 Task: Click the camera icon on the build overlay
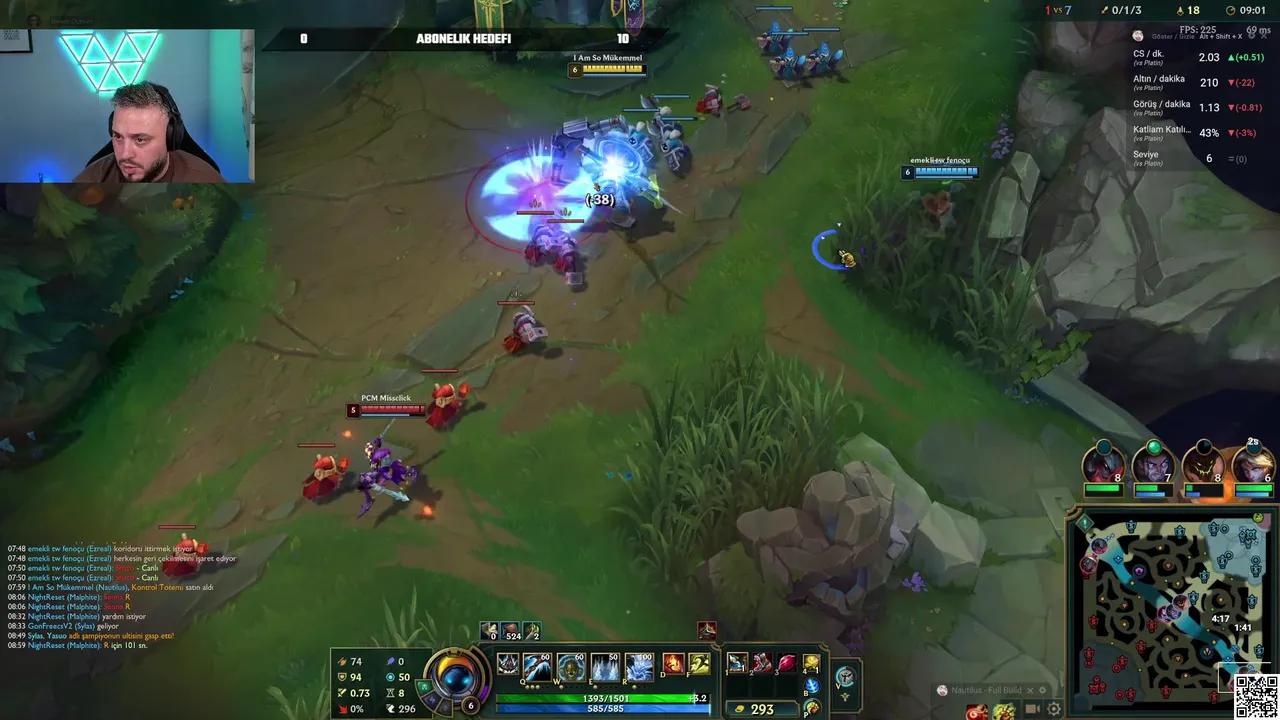1032,709
